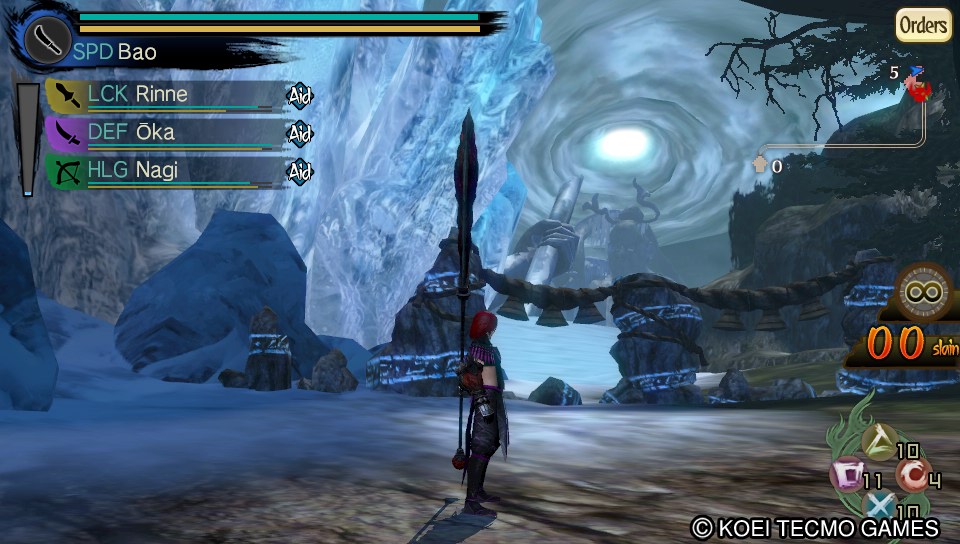The height and width of the screenshot is (544, 960).
Task: Activate the red circle skill icon
Action: (x=912, y=473)
